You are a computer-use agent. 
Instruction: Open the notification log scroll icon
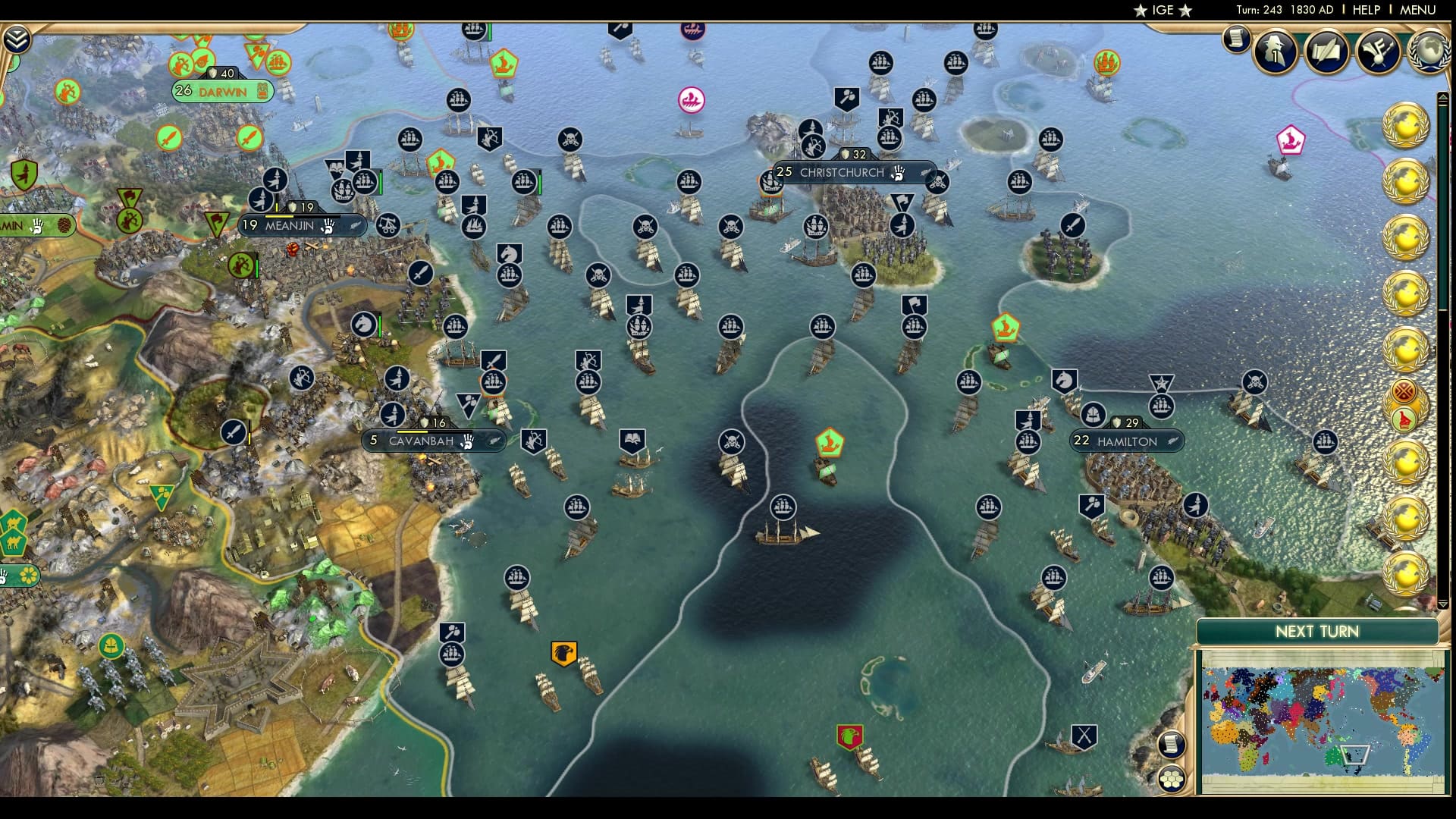pos(1235,39)
